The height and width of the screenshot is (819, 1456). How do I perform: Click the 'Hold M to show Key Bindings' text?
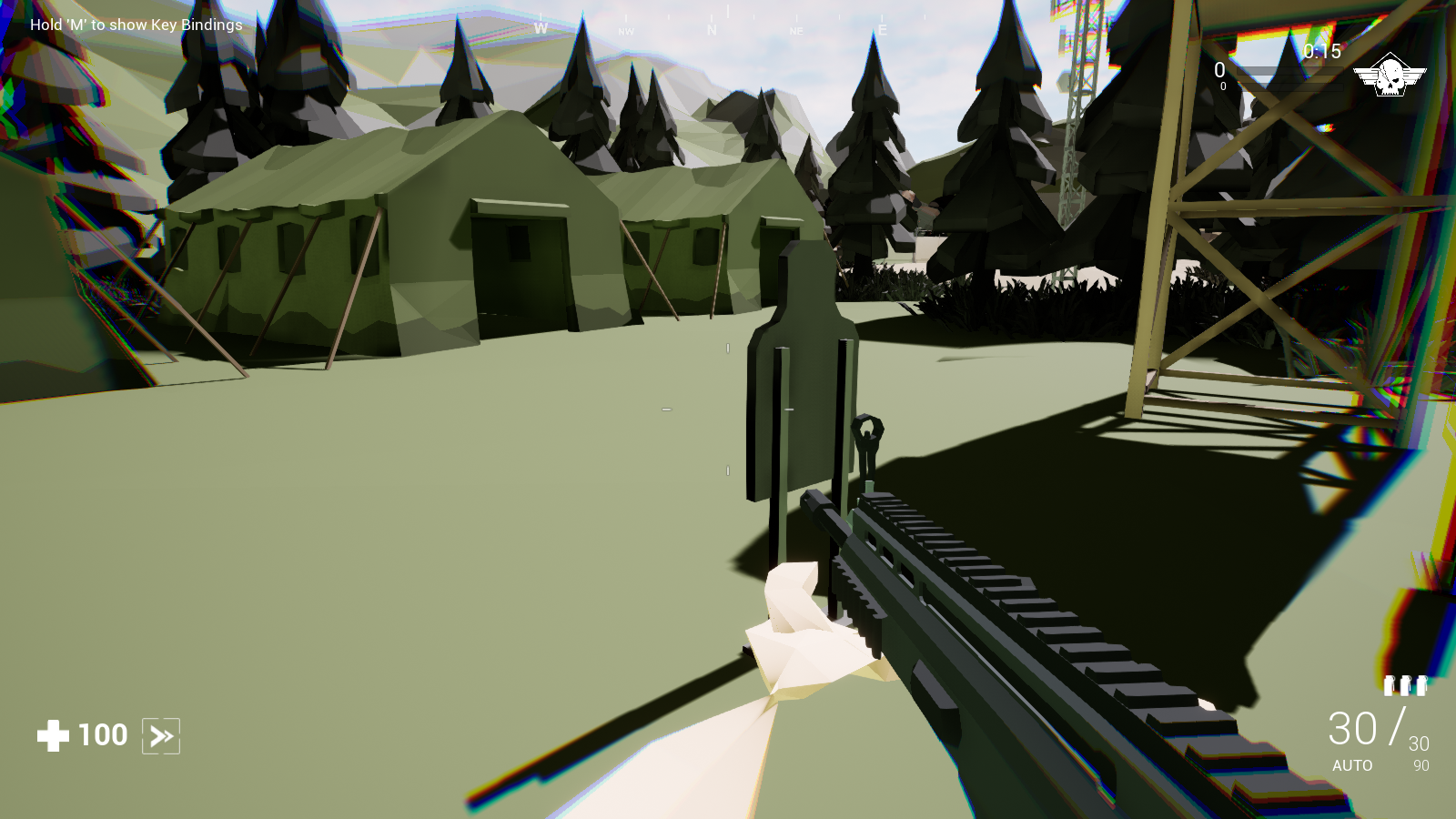click(133, 25)
